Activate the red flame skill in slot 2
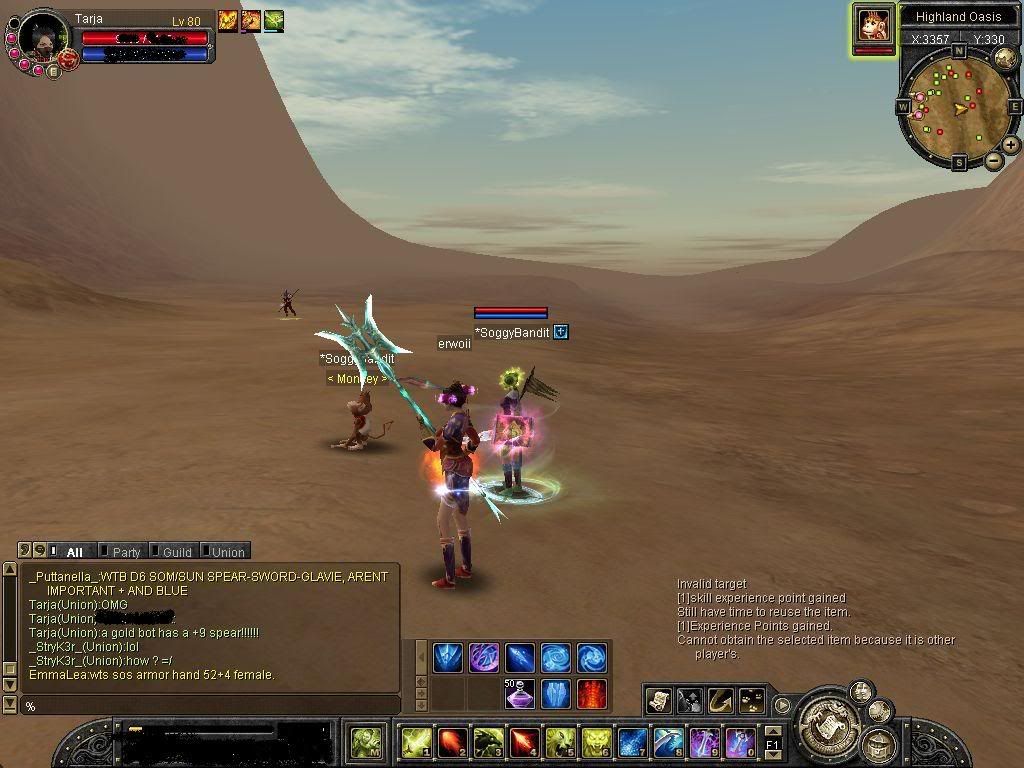Screen dimensions: 1024x768 click(x=452, y=742)
